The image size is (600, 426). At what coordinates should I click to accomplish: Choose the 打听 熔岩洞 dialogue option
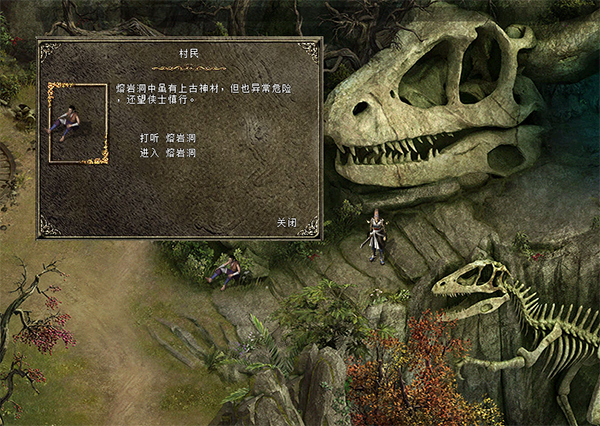coord(167,136)
